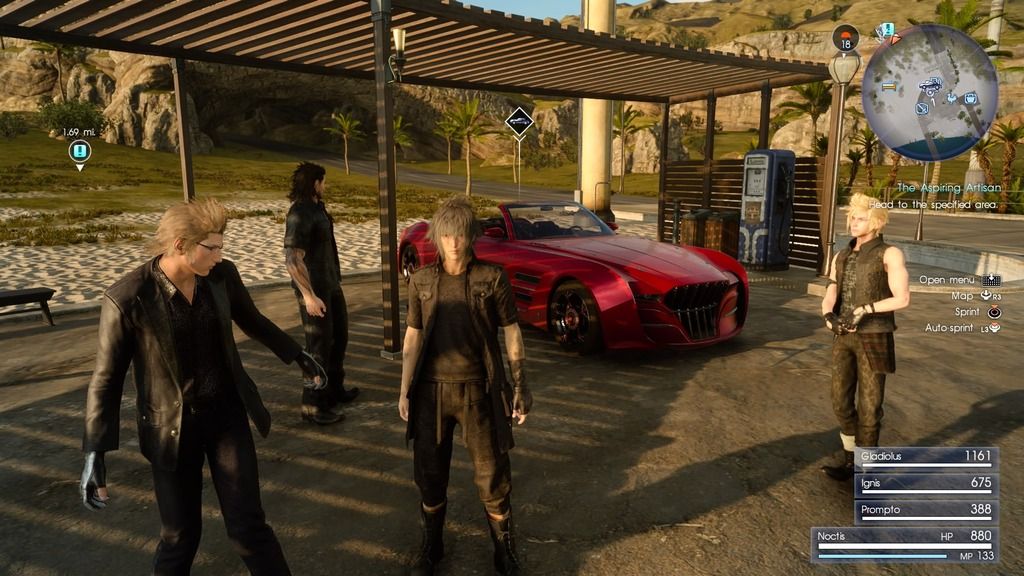Screen dimensions: 1024x576
Task: Select the Regalia car icon on the minimap
Action: coord(931,86)
